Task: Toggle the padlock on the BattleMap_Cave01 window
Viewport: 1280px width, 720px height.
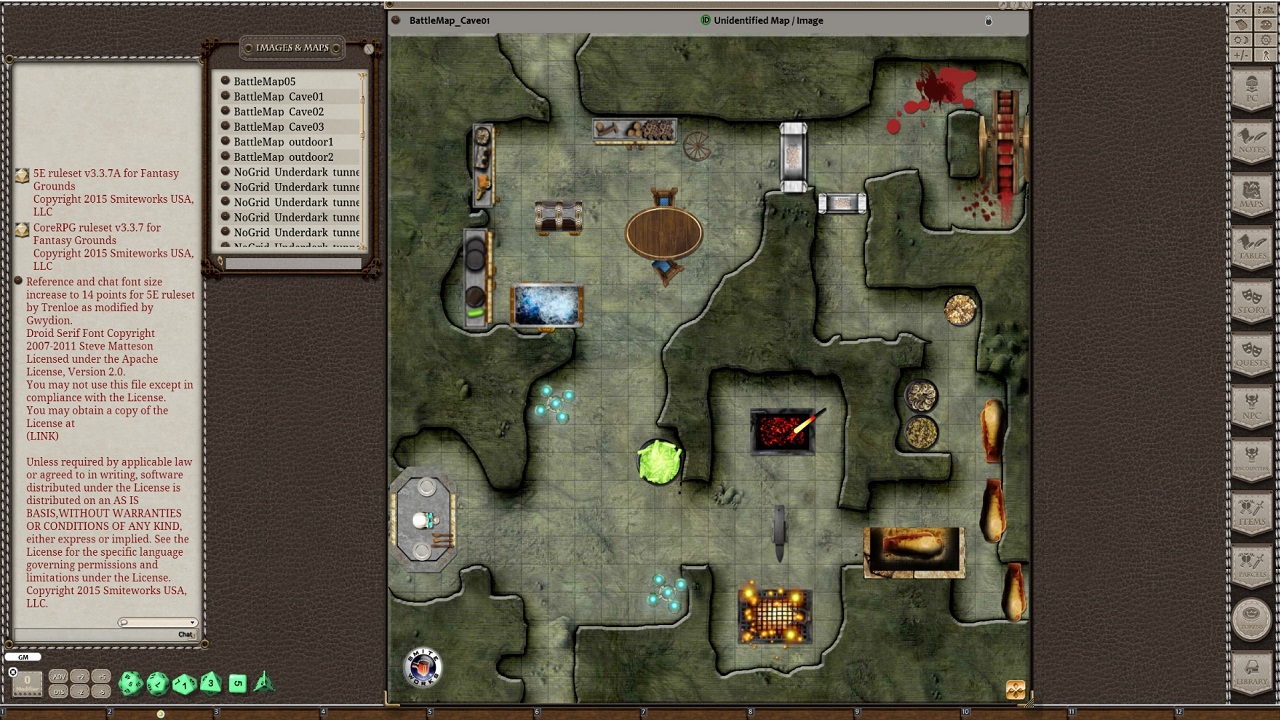Action: (x=988, y=21)
